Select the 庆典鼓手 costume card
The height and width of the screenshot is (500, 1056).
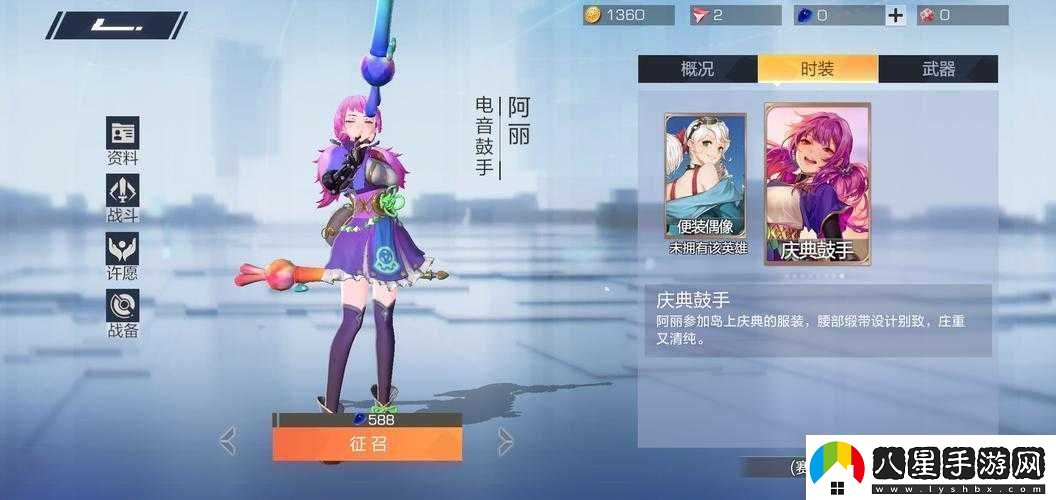coord(817,185)
